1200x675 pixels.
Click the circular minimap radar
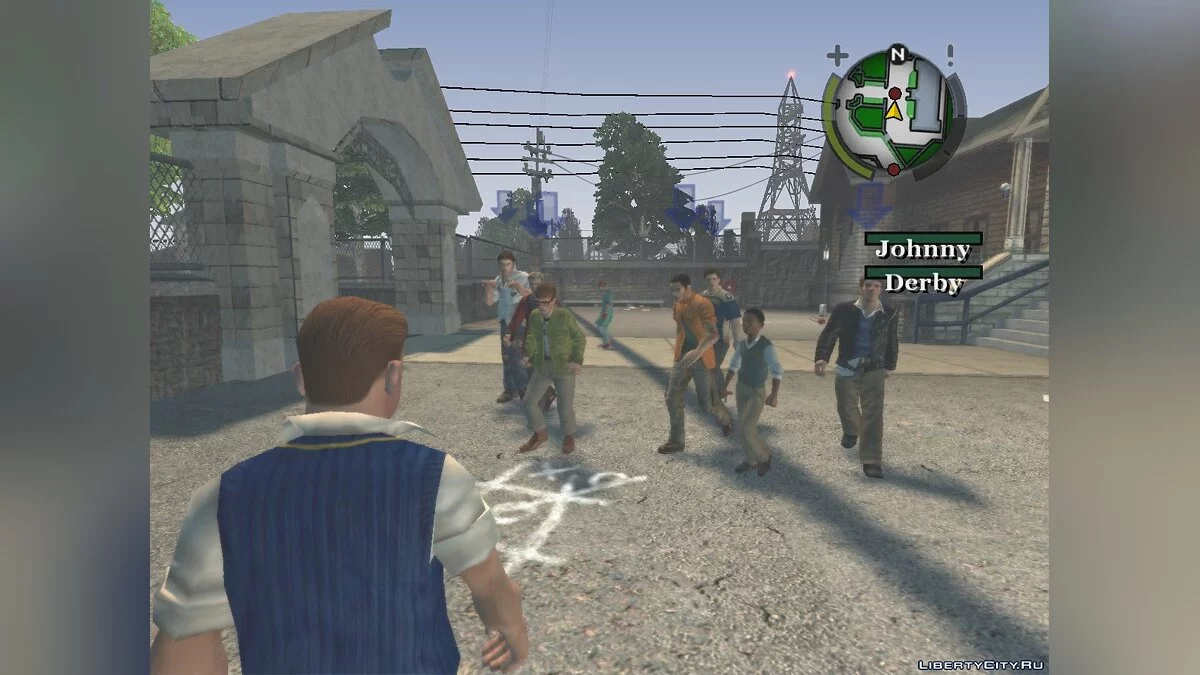pos(895,113)
